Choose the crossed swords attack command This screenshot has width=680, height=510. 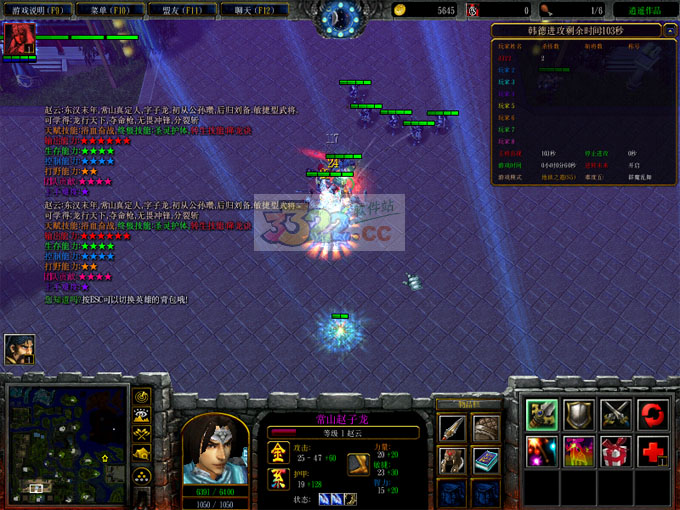(x=615, y=414)
